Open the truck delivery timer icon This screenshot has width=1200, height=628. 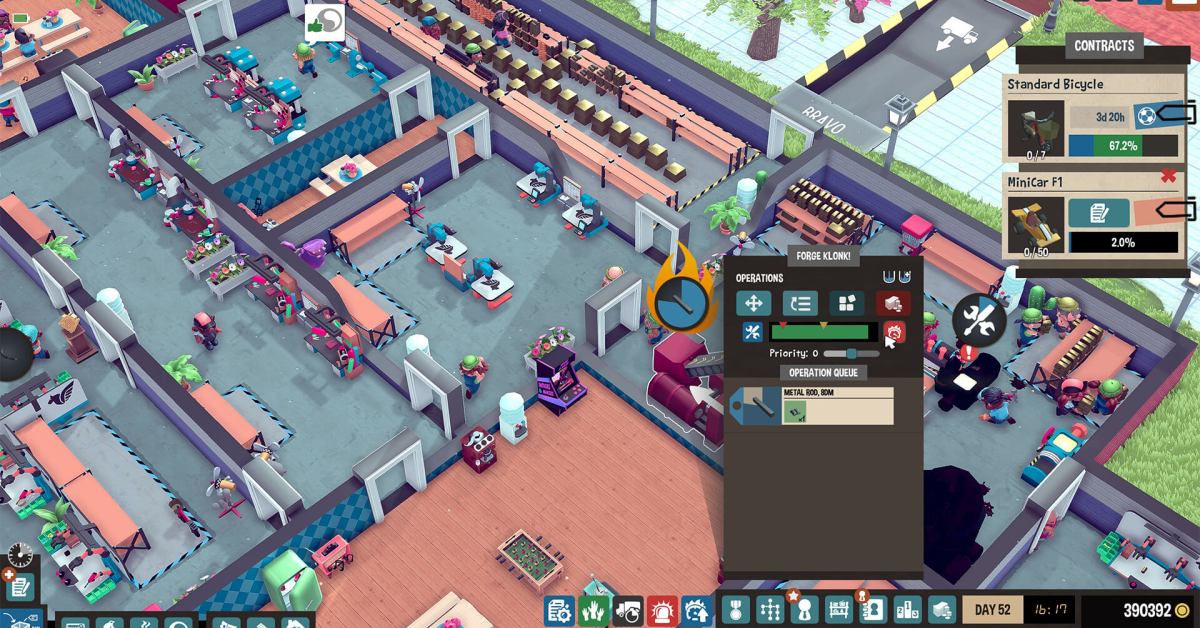[x=628, y=609]
